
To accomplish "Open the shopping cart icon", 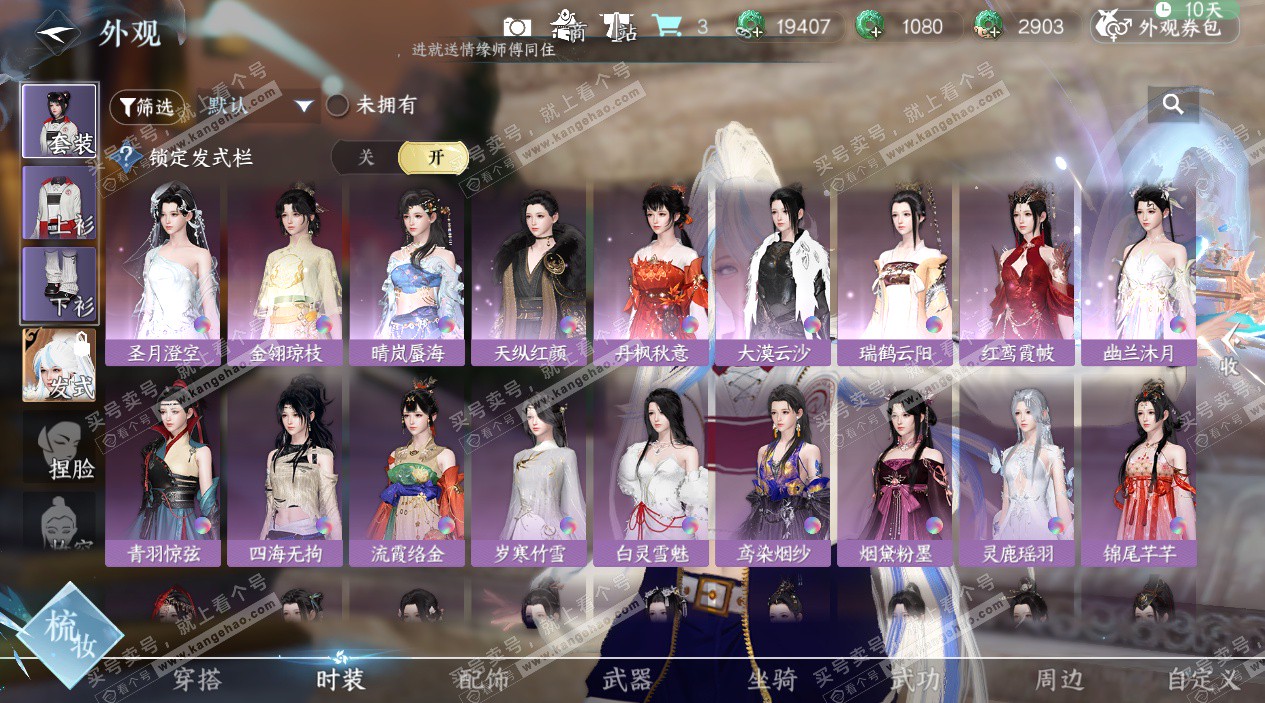I will pyautogui.click(x=666, y=26).
